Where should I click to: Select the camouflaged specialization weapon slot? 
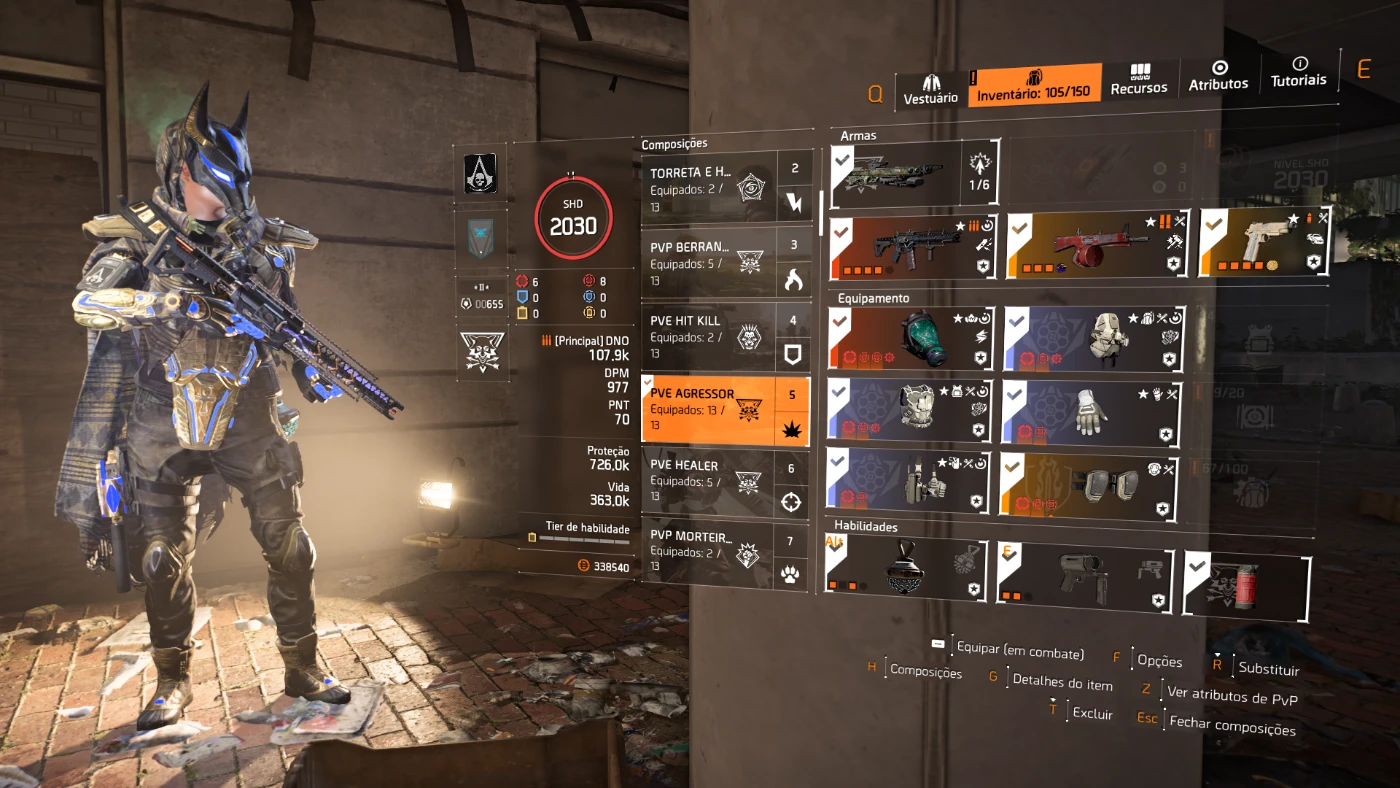point(895,172)
